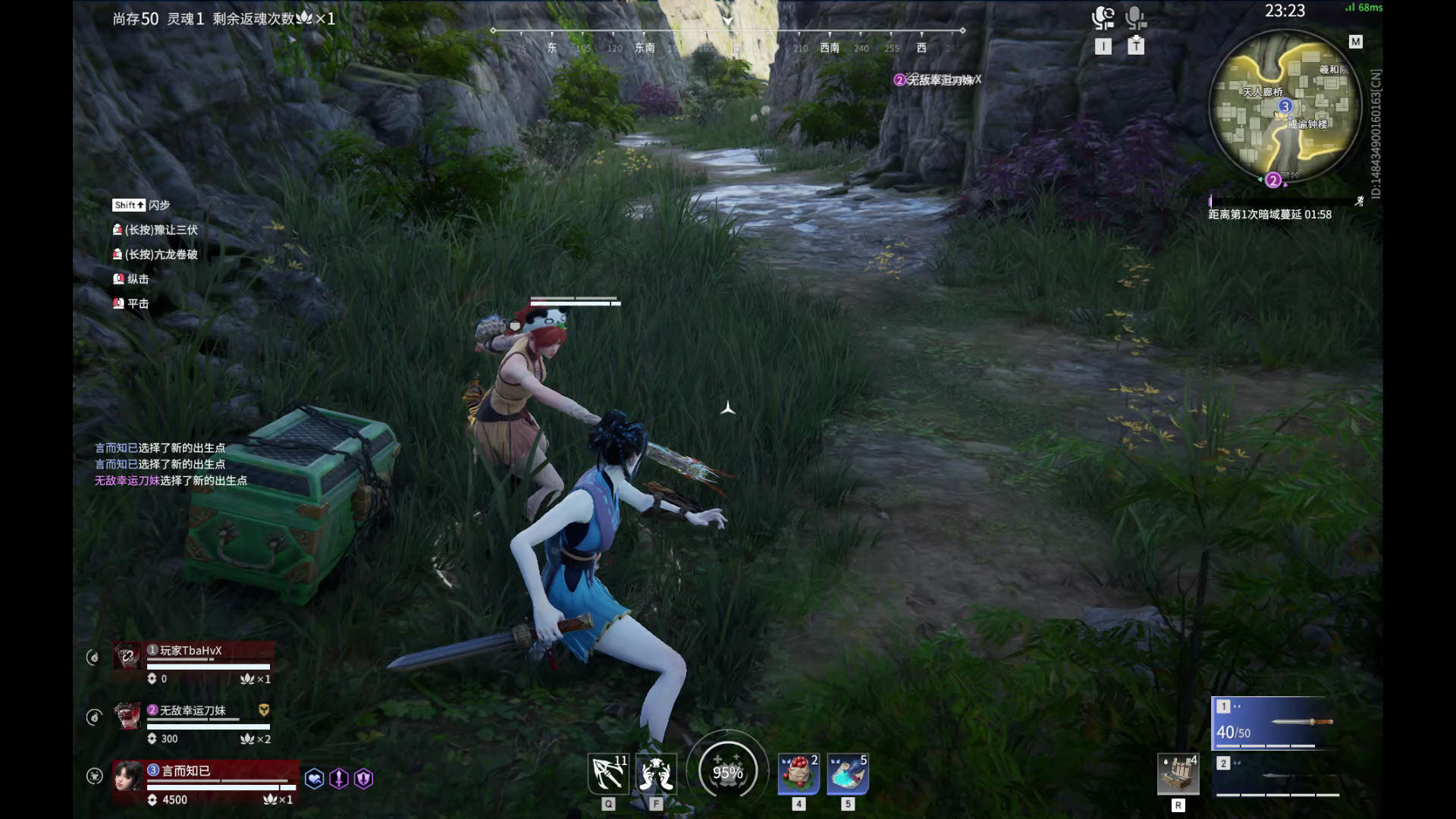Toggle the microphone icon
The image size is (1456, 819).
click(1135, 18)
